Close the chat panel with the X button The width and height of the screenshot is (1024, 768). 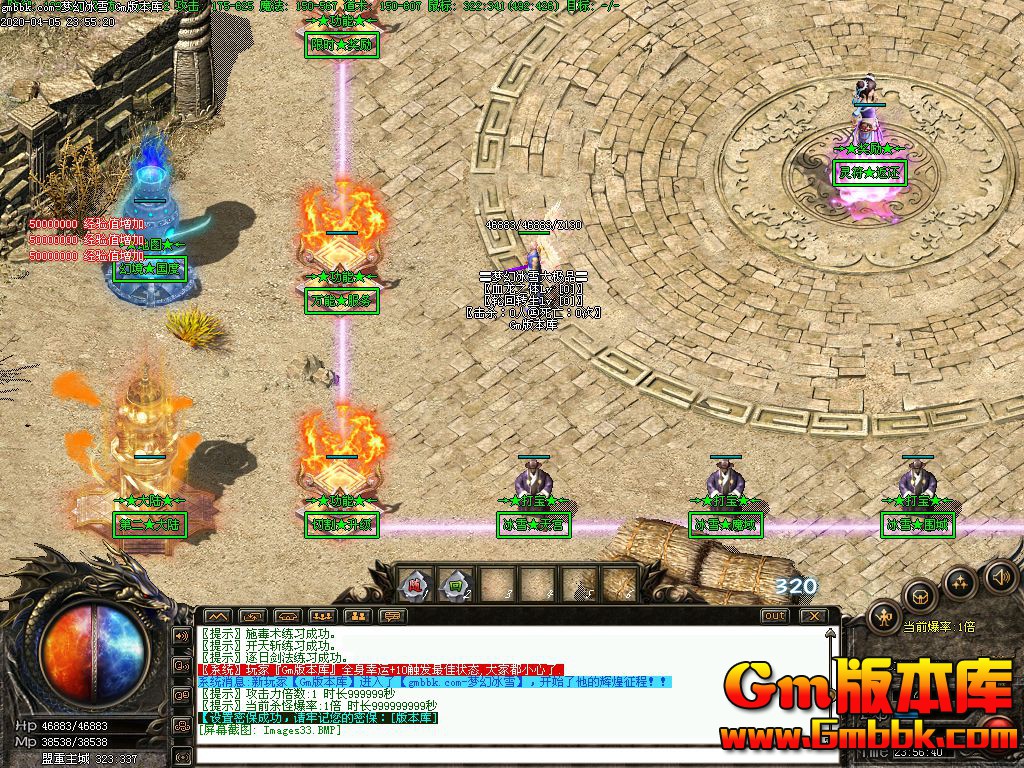814,616
